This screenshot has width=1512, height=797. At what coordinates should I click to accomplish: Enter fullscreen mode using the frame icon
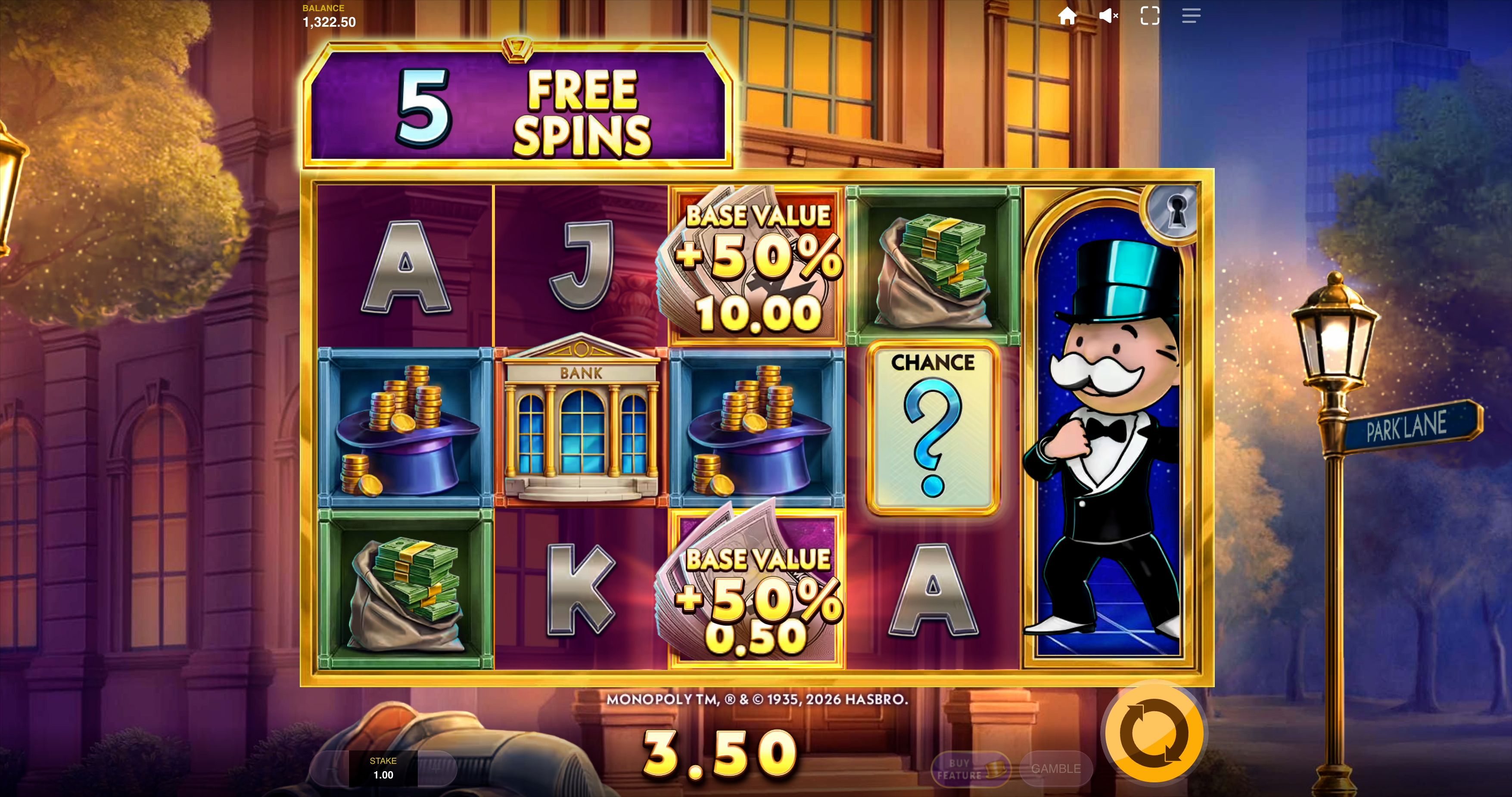[1150, 16]
